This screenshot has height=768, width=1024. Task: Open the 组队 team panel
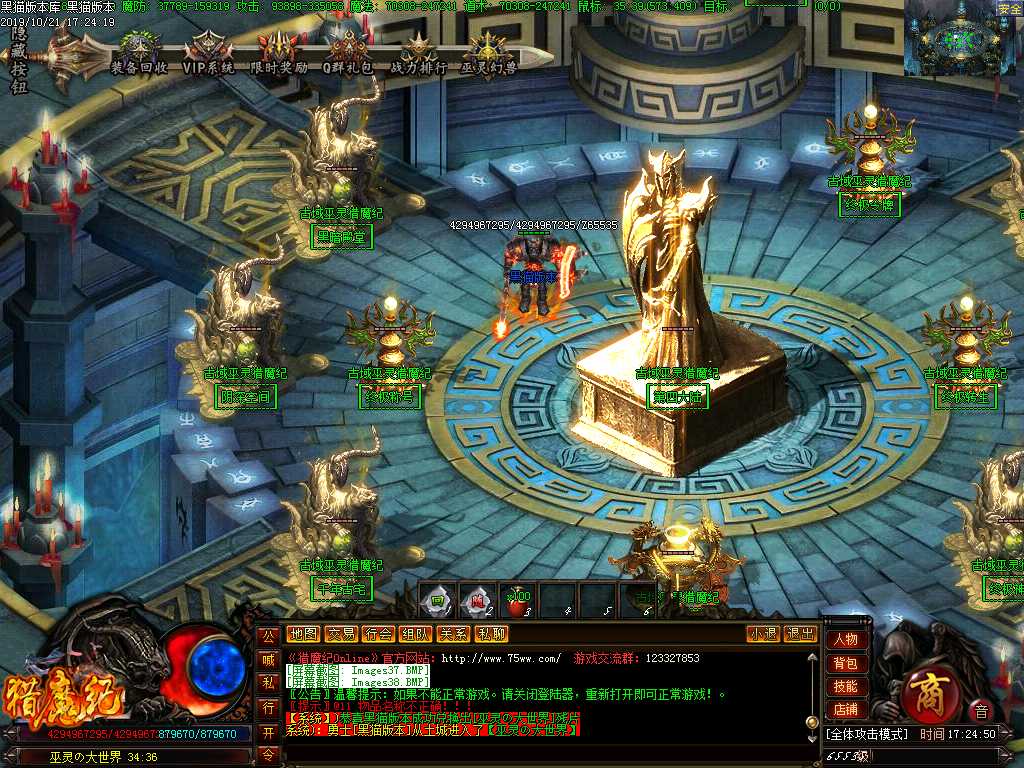416,634
